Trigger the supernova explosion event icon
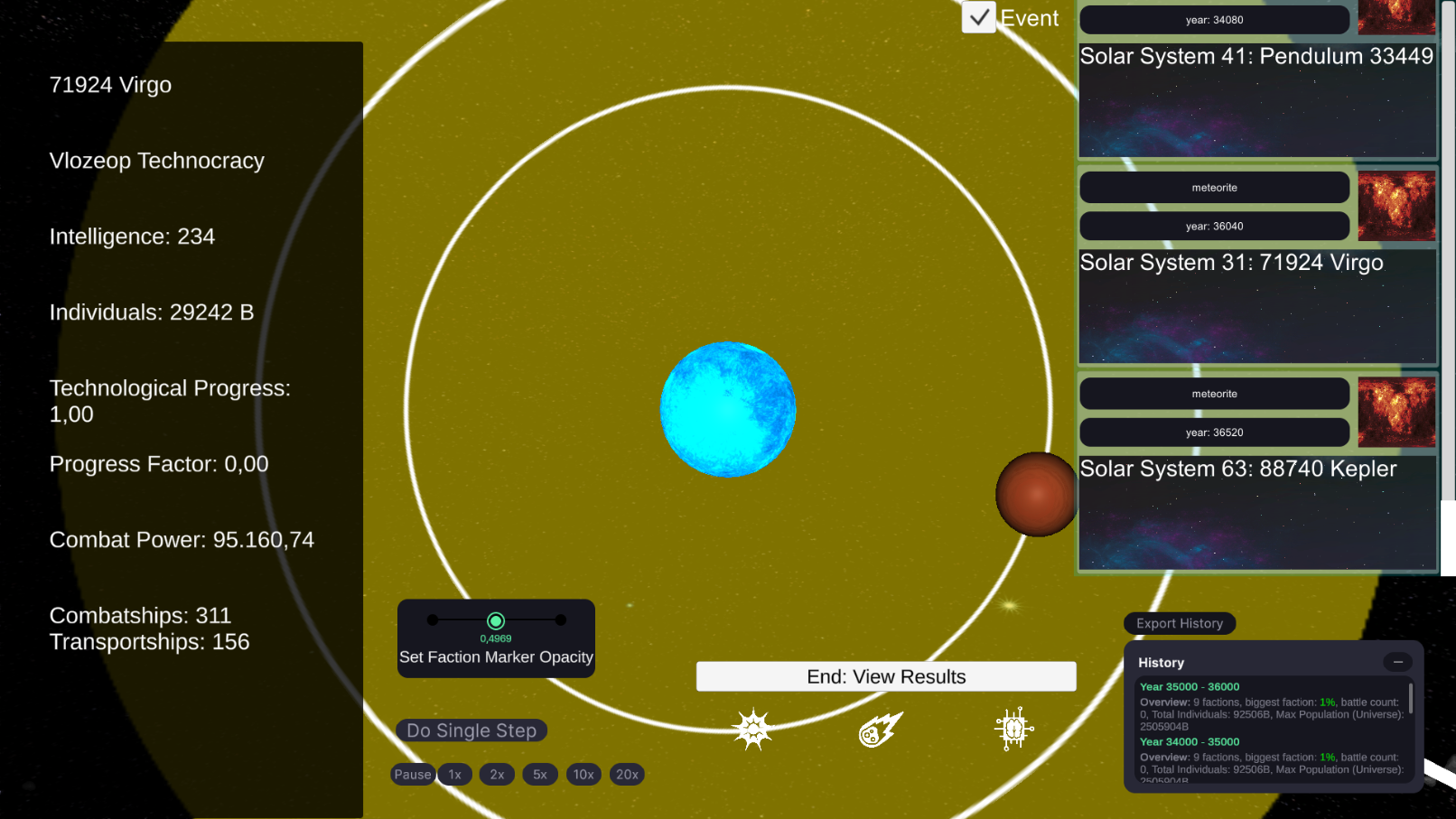 [x=752, y=730]
